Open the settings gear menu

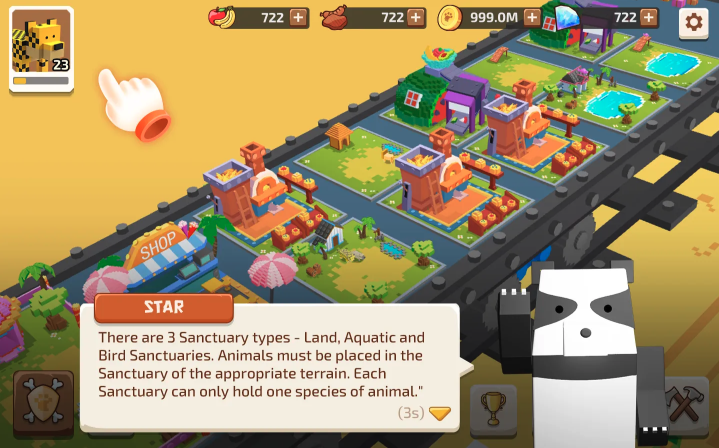click(x=693, y=23)
